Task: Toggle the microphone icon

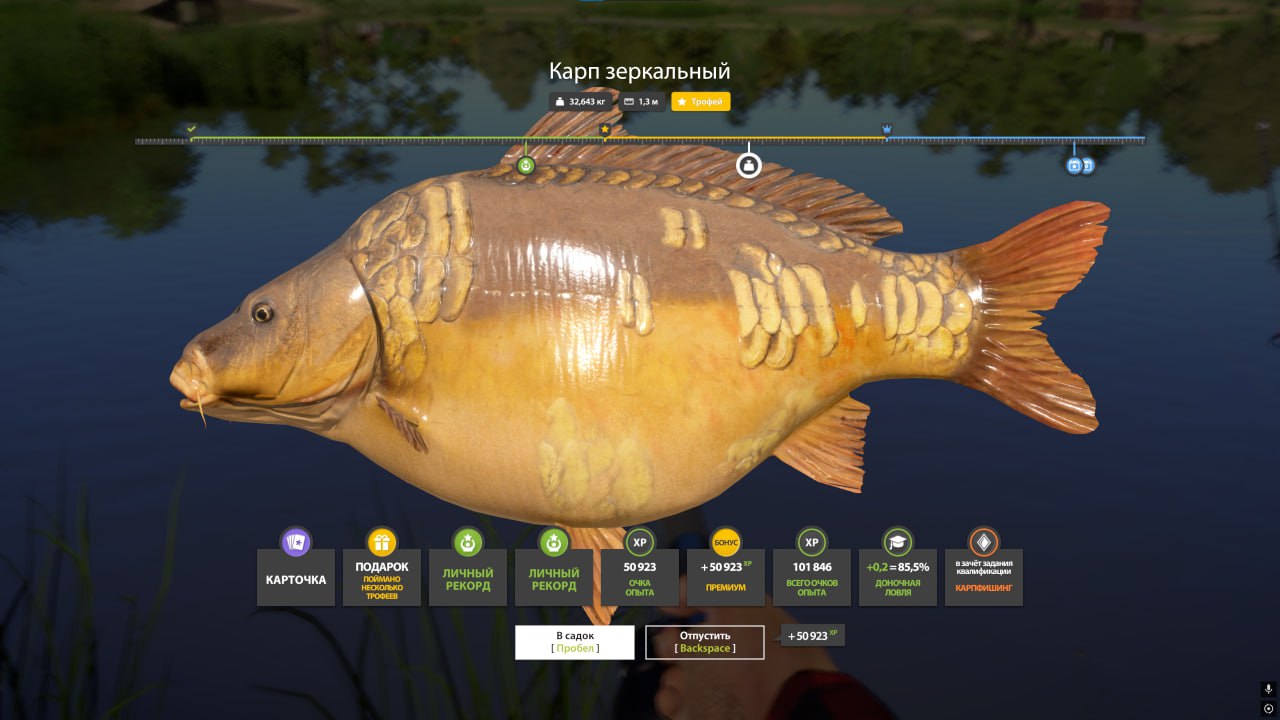Action: pos(1268,689)
